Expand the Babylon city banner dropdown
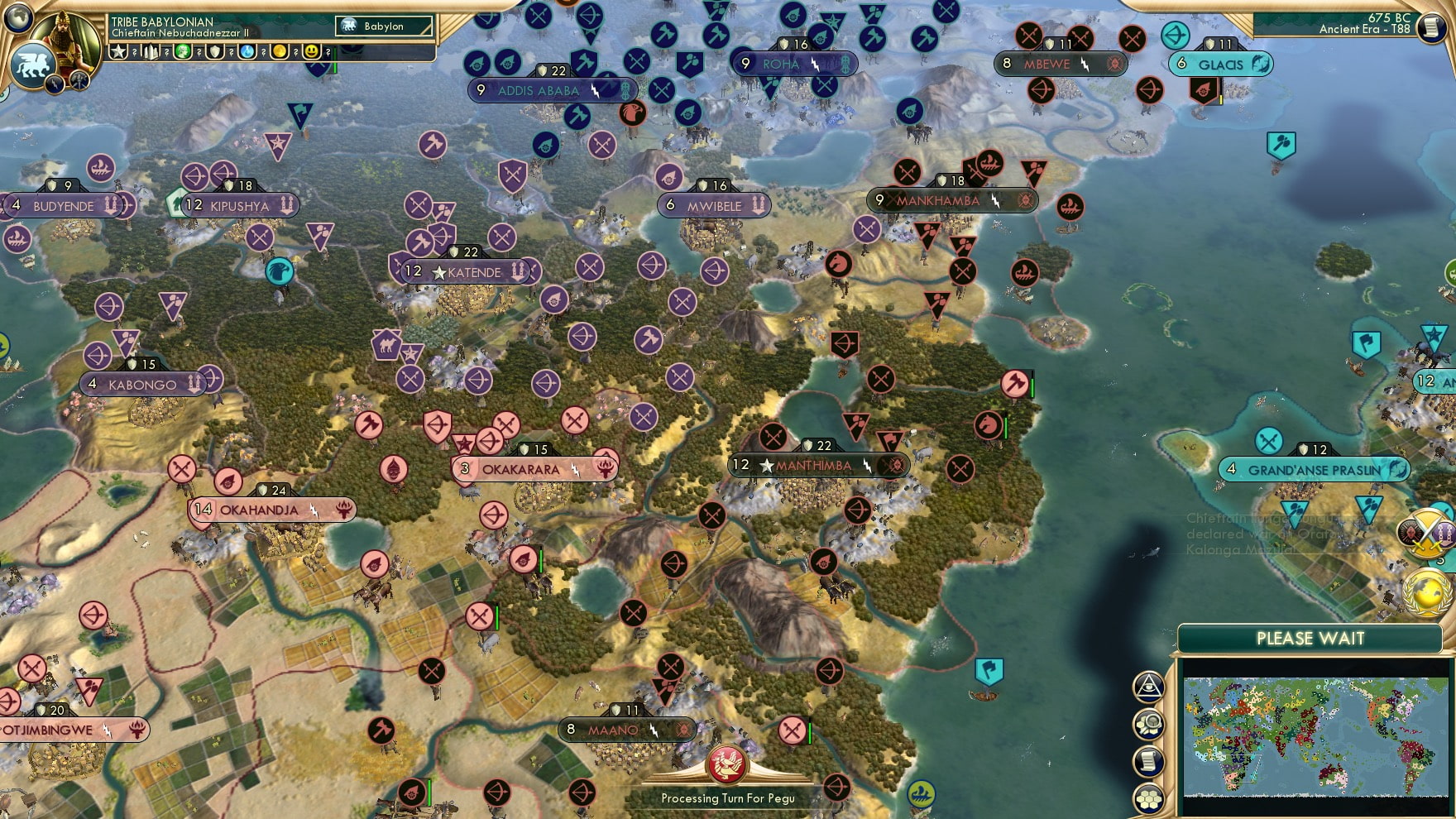The height and width of the screenshot is (819, 1456). pos(383,26)
